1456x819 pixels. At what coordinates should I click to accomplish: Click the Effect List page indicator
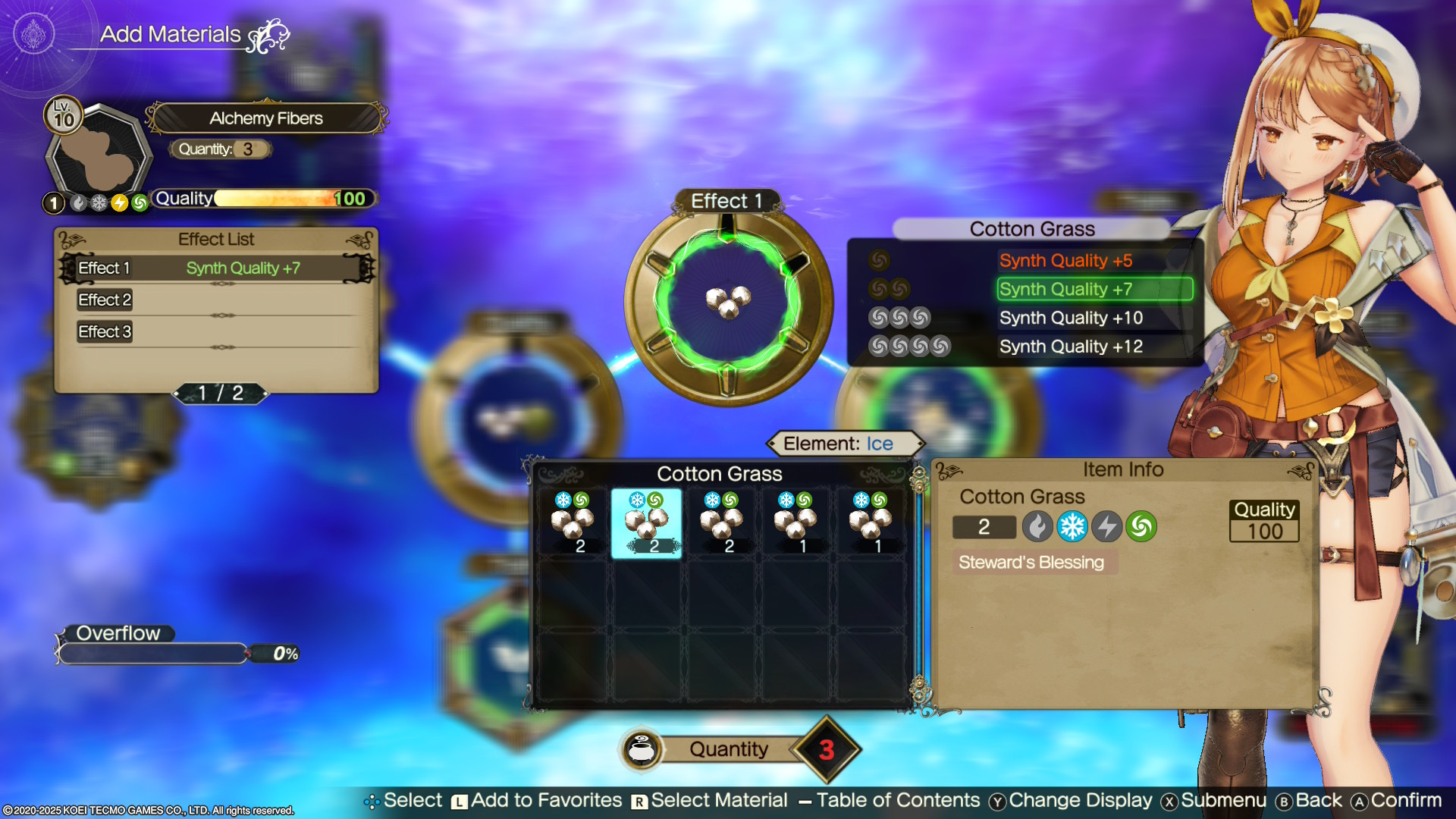click(221, 393)
